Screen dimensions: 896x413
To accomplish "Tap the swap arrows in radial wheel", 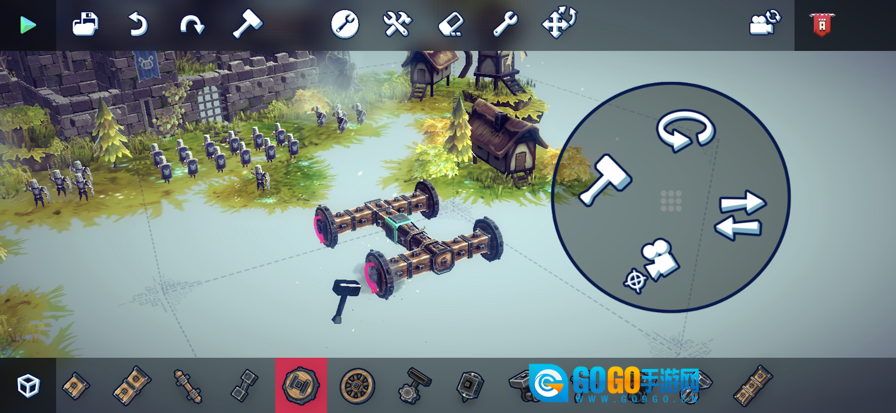I will click(740, 215).
